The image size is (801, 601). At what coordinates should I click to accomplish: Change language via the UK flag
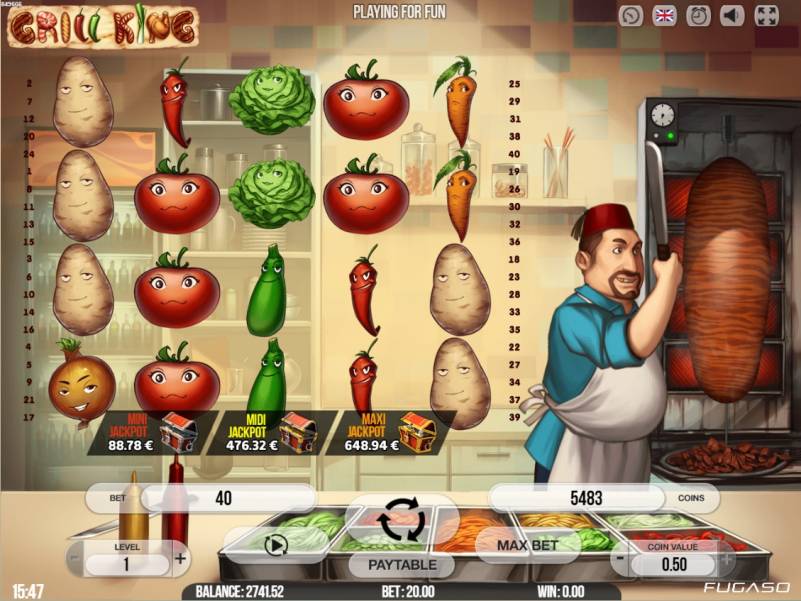(x=665, y=16)
